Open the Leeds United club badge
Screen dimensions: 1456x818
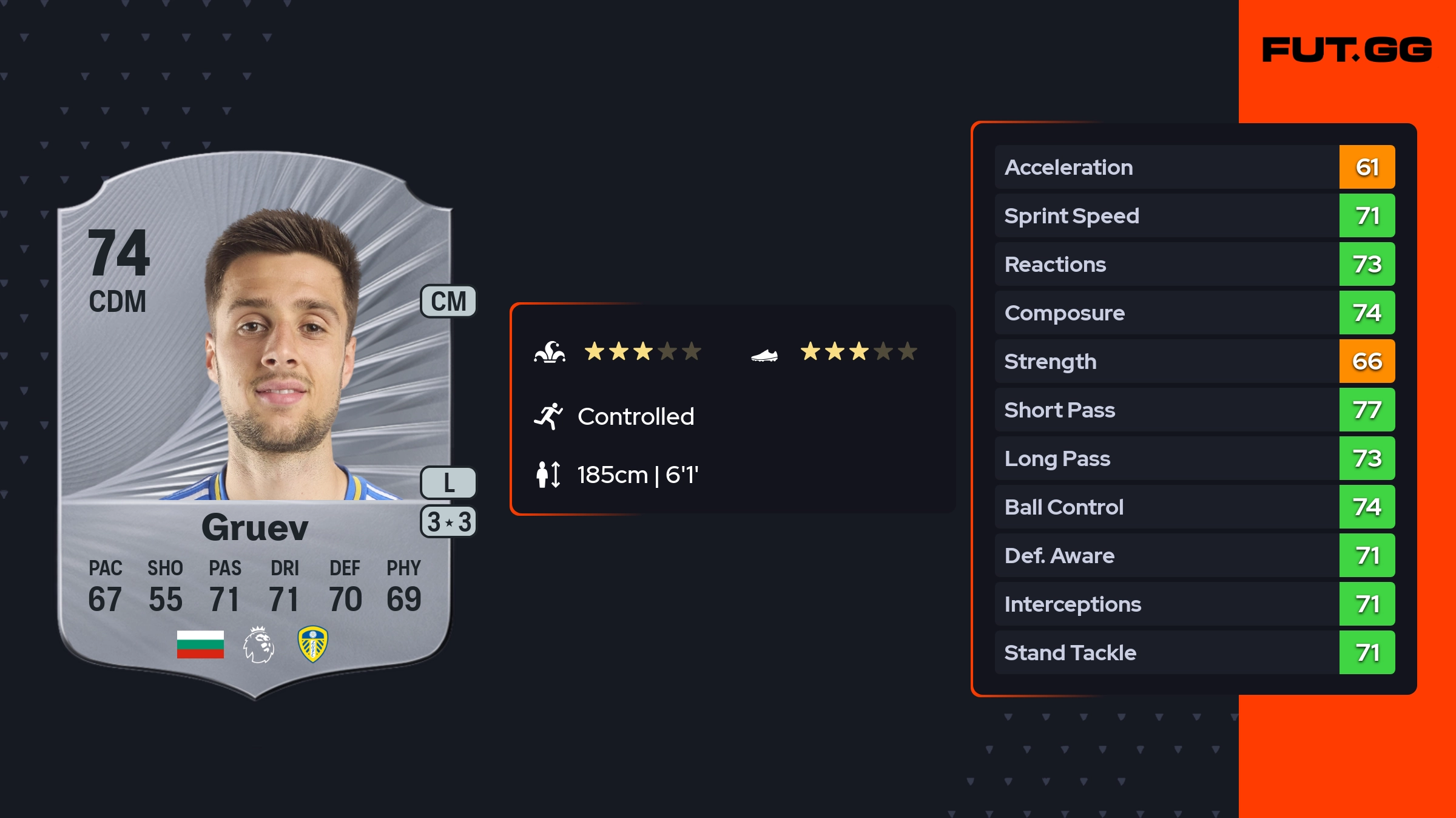(x=313, y=644)
